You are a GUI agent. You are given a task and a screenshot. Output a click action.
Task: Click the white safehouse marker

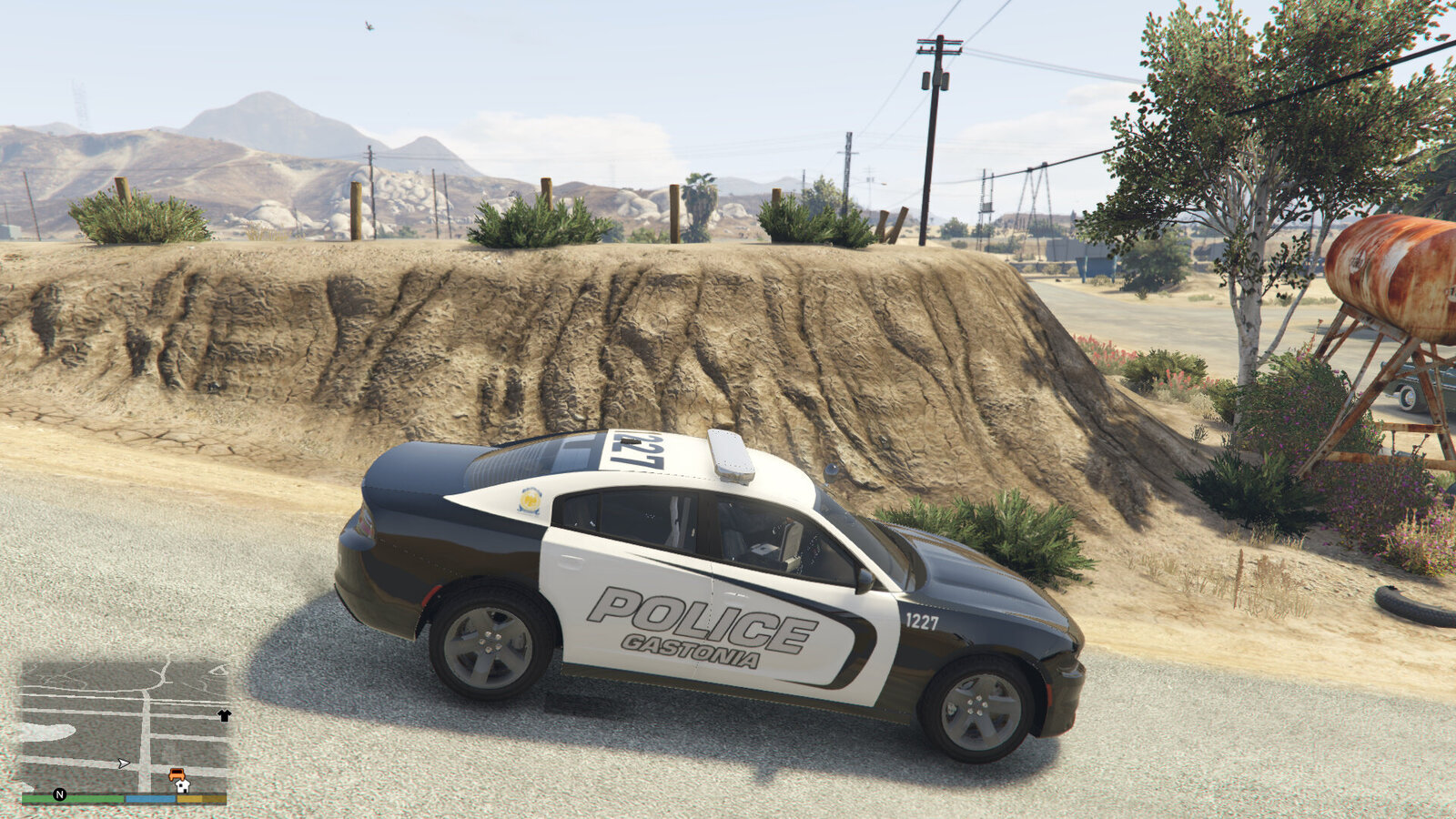pos(182,786)
